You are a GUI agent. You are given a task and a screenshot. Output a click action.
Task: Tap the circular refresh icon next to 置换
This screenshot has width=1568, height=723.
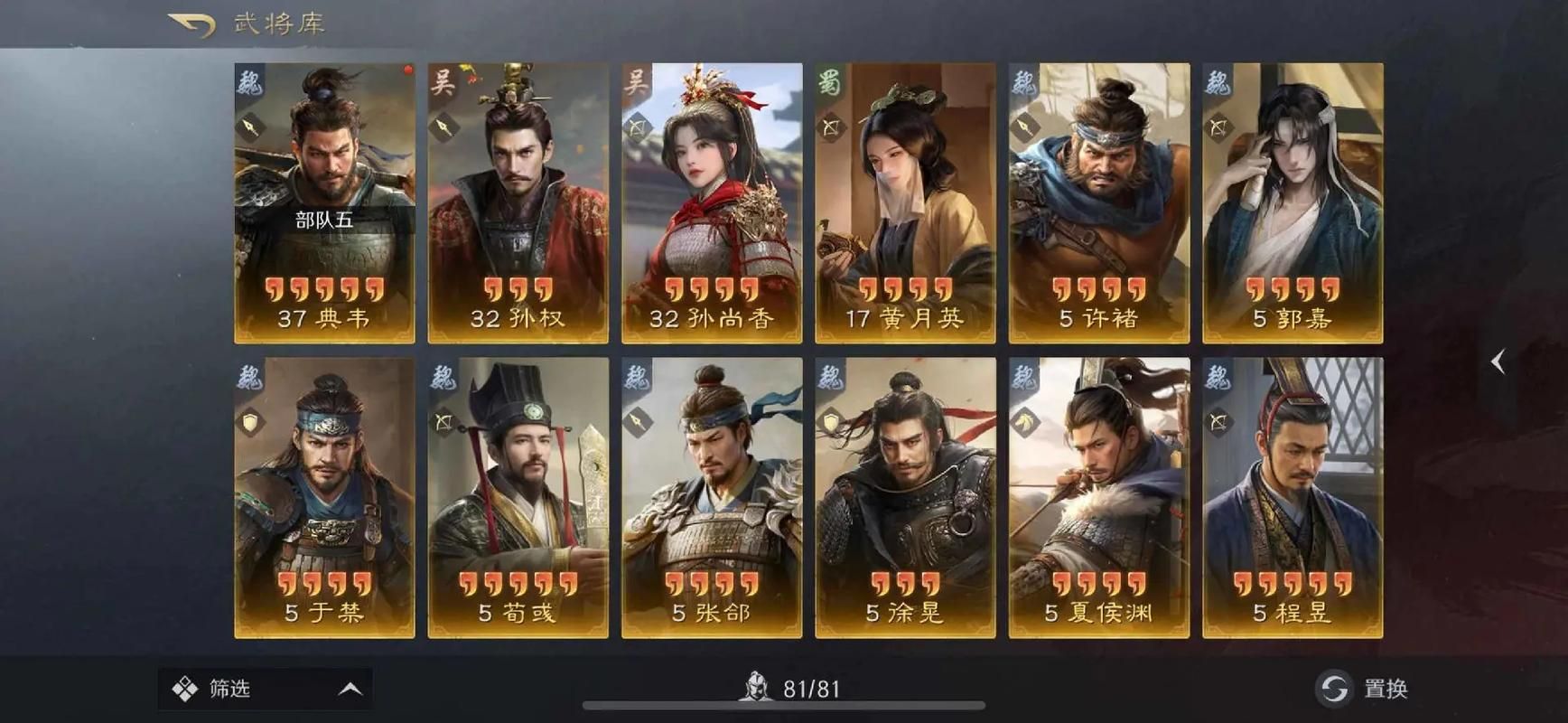[1330, 688]
